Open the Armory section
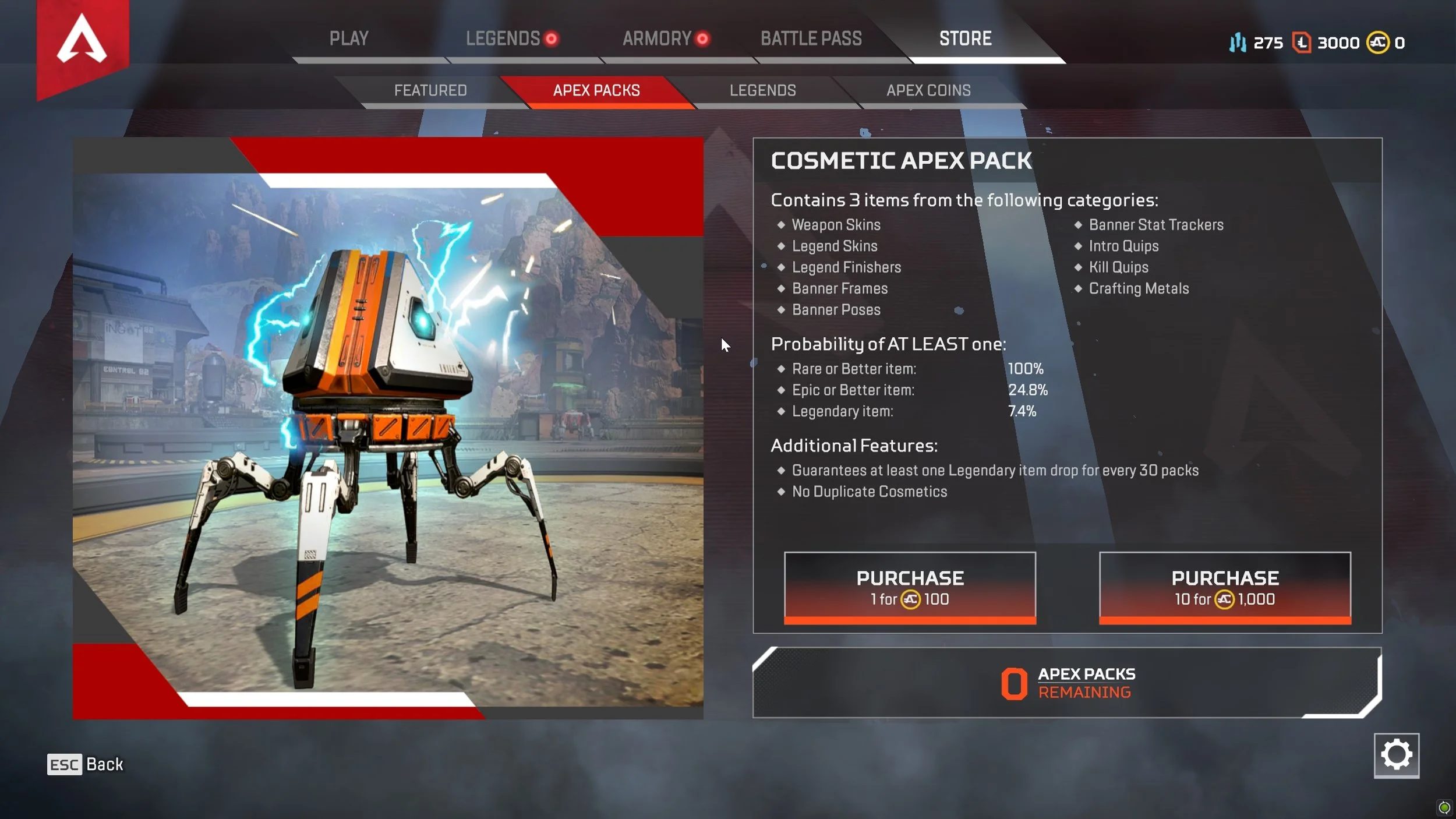1456x819 pixels. click(655, 38)
